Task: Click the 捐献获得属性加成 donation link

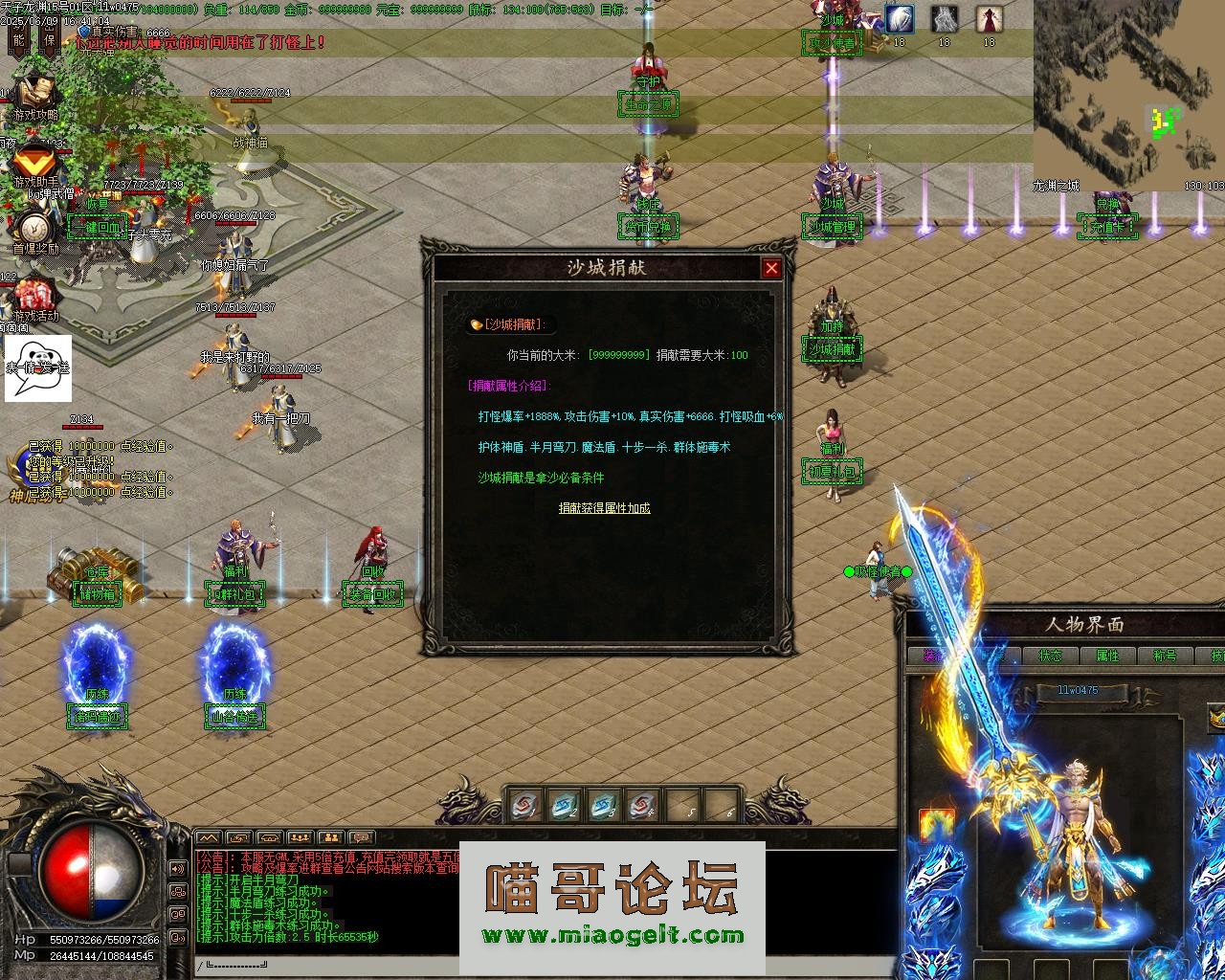Action: point(606,508)
